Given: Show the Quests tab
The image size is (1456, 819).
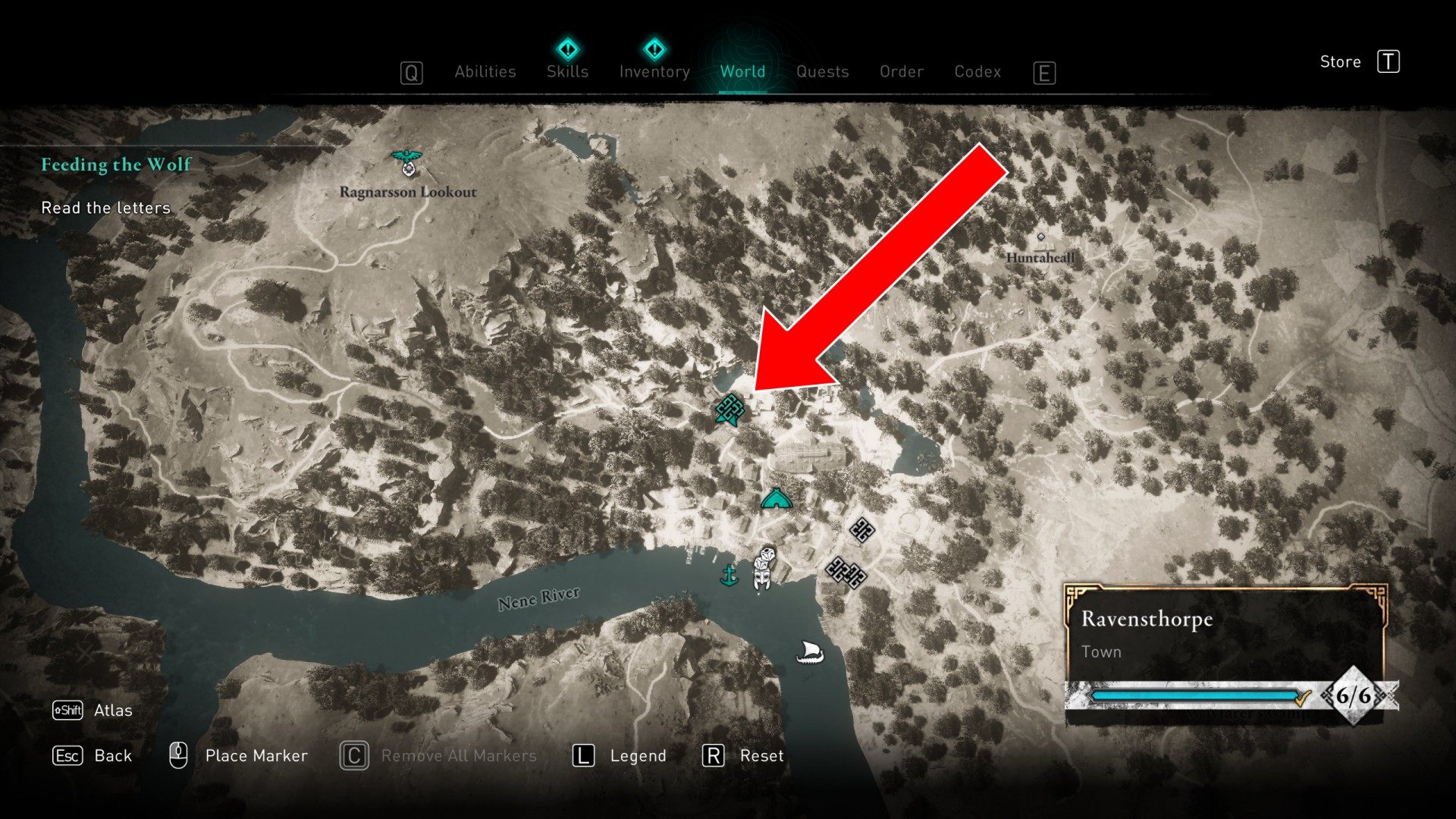Looking at the screenshot, I should [x=822, y=71].
